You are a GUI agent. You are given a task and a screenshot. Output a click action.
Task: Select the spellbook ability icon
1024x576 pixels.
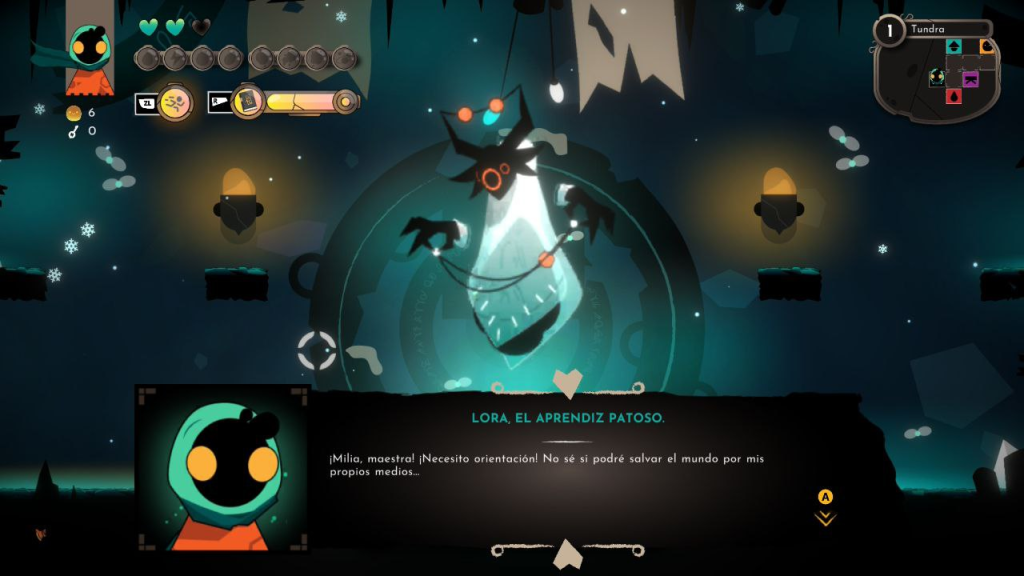(246, 102)
